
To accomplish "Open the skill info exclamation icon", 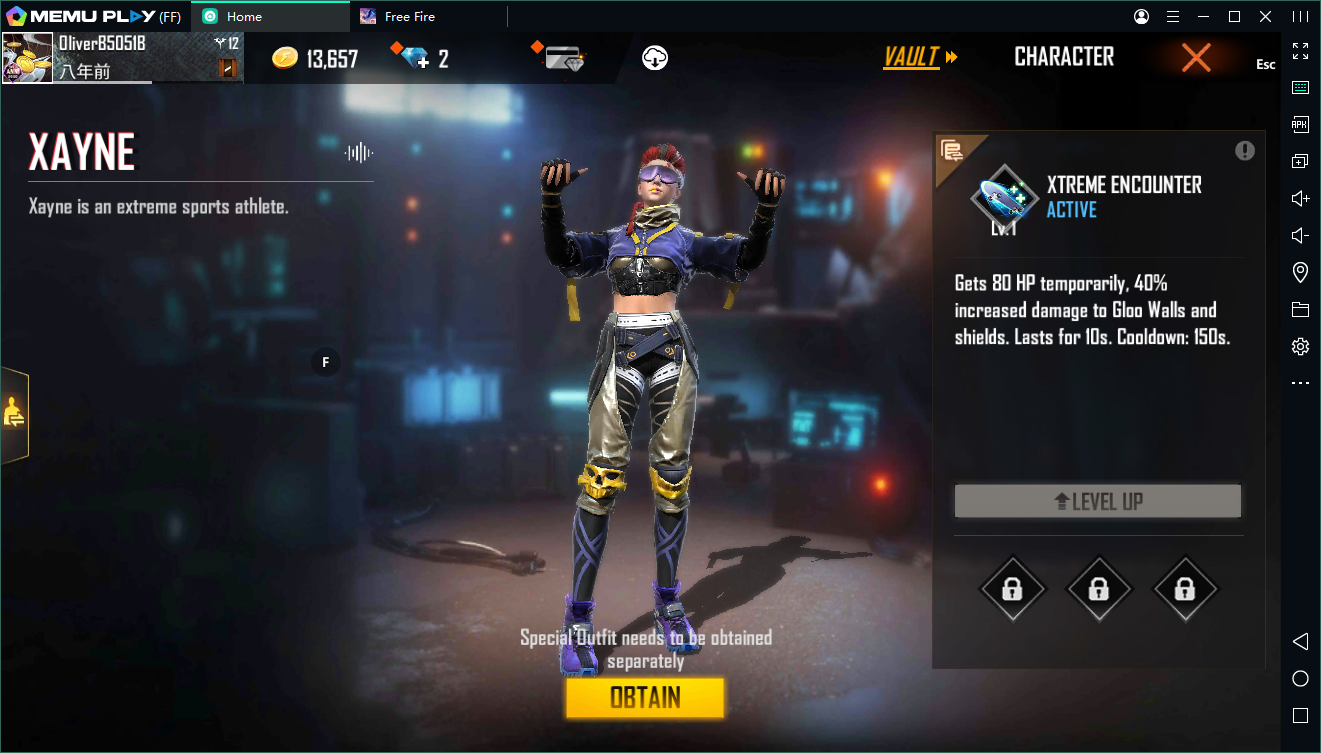I will coord(1244,151).
